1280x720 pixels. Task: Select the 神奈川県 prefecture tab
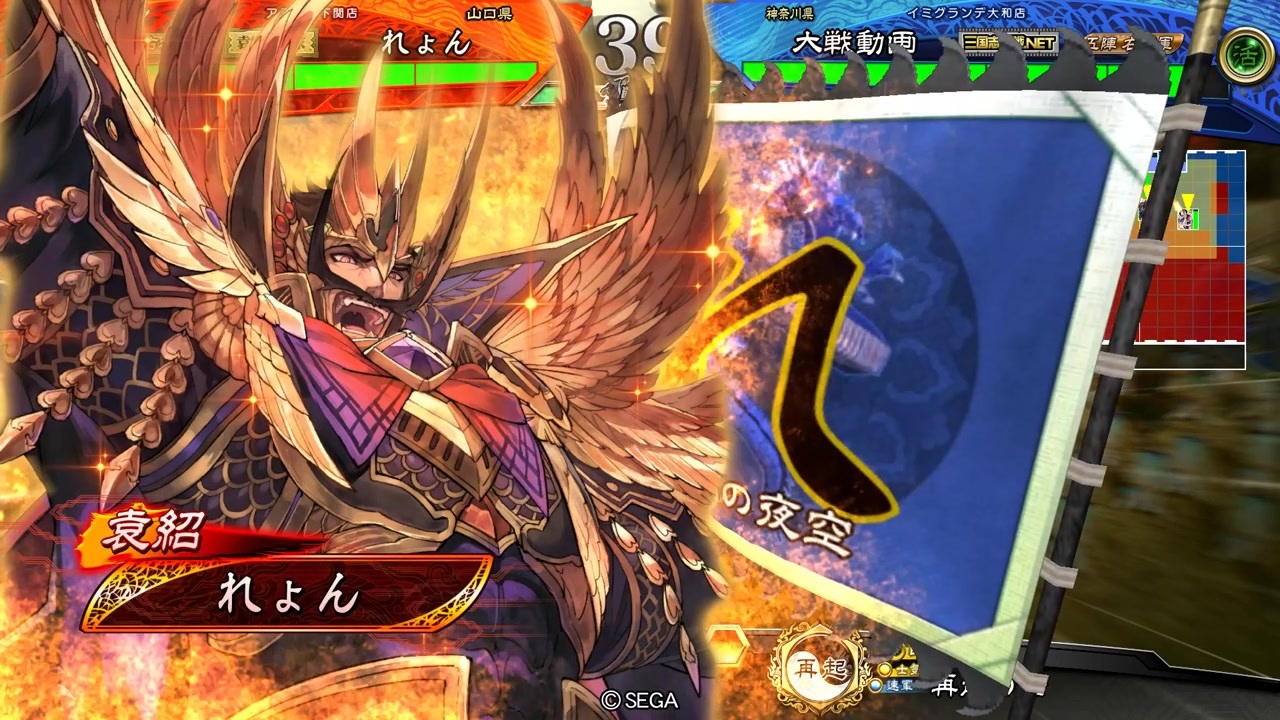click(788, 13)
